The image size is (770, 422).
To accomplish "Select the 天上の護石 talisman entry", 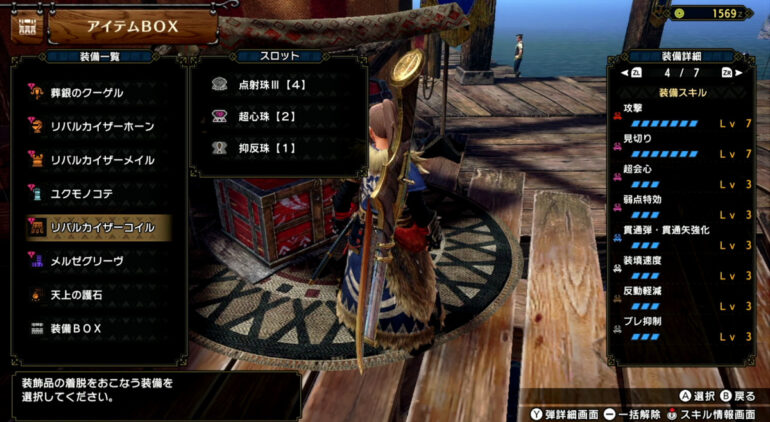I will click(x=82, y=294).
